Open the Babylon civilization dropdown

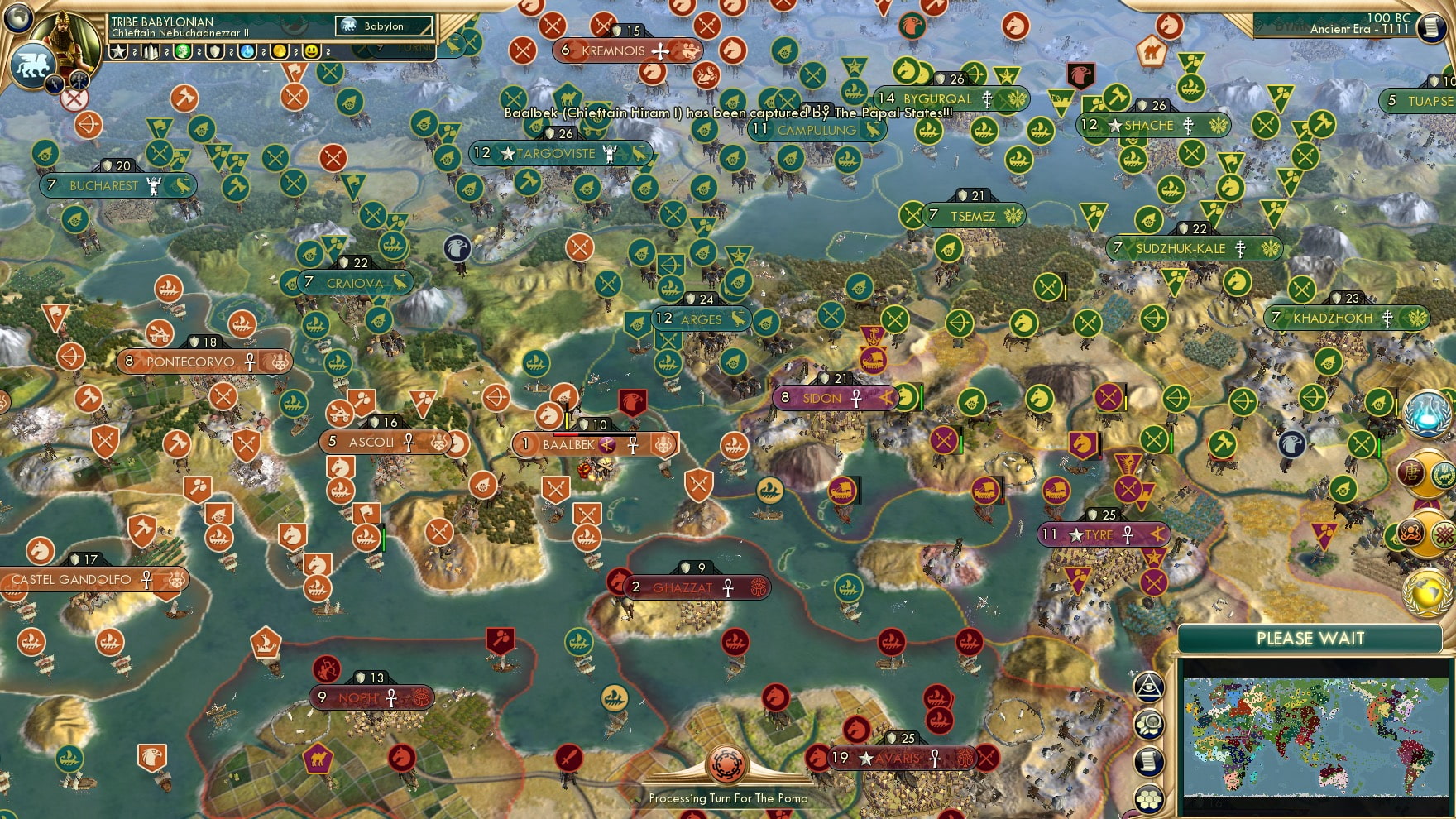(384, 26)
